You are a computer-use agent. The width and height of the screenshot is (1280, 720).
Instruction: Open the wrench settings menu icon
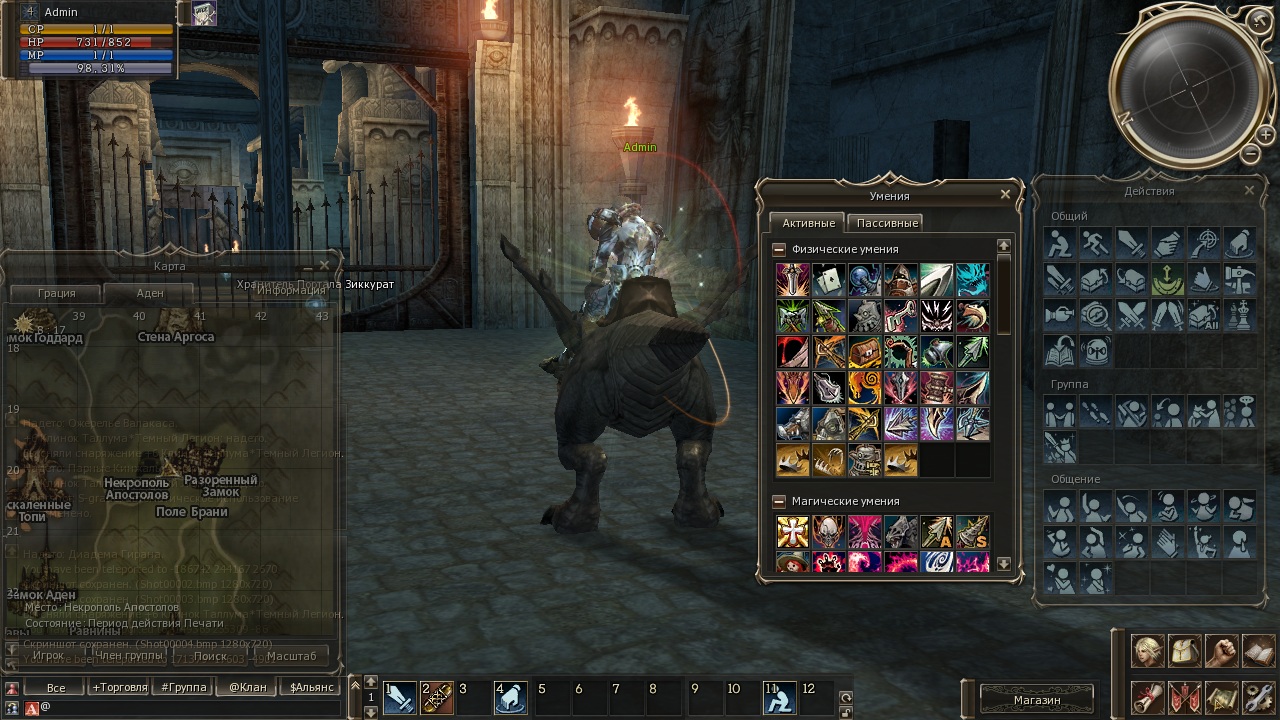click(x=1258, y=696)
